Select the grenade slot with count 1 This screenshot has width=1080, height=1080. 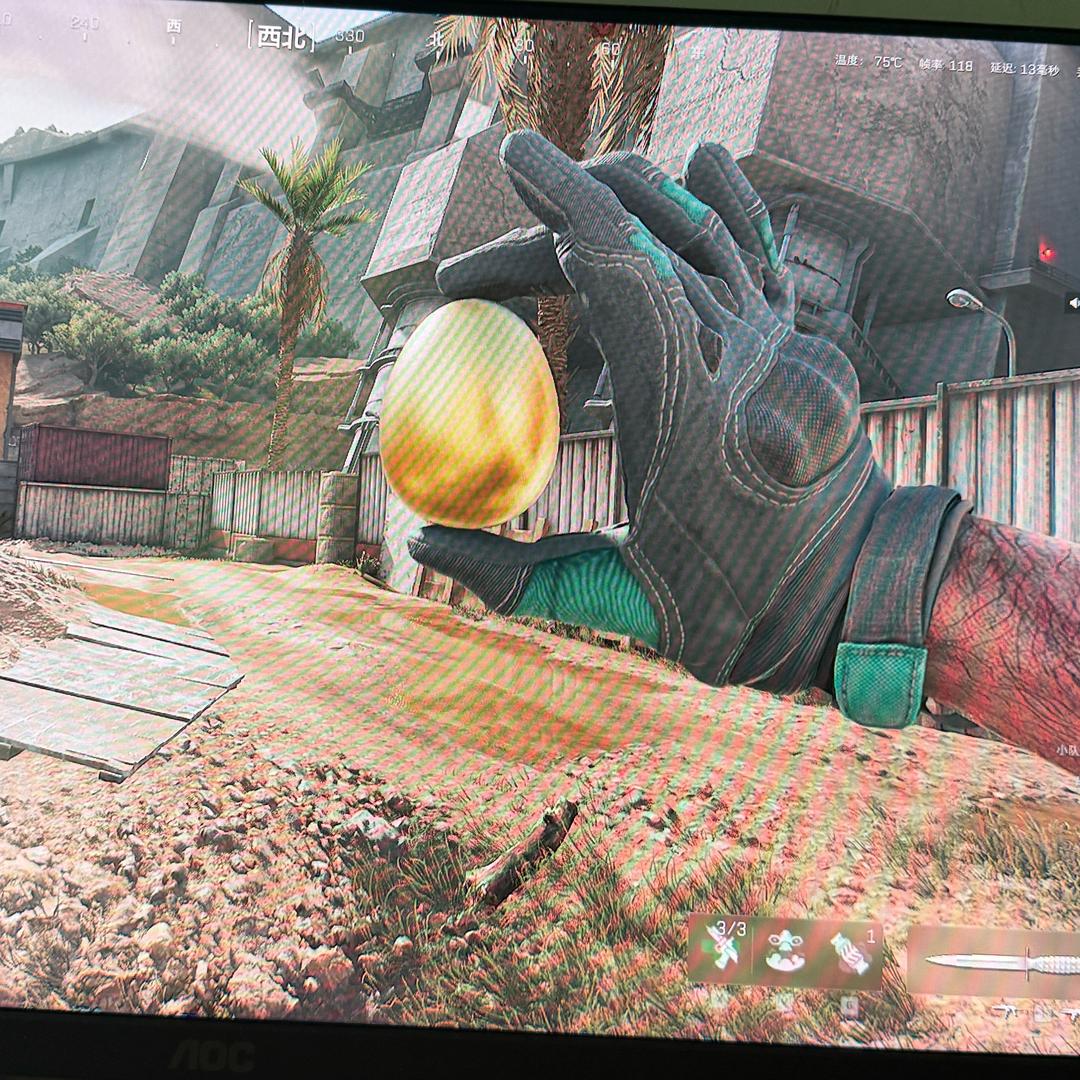850,953
